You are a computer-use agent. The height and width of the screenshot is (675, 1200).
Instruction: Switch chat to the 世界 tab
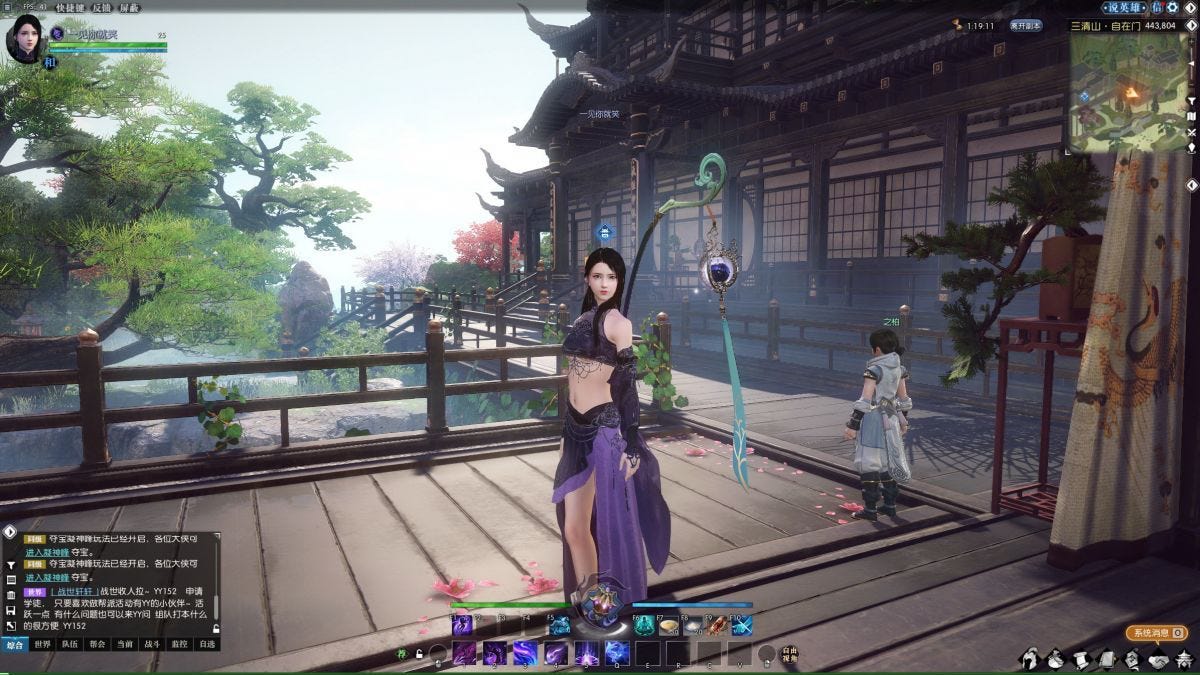click(42, 645)
